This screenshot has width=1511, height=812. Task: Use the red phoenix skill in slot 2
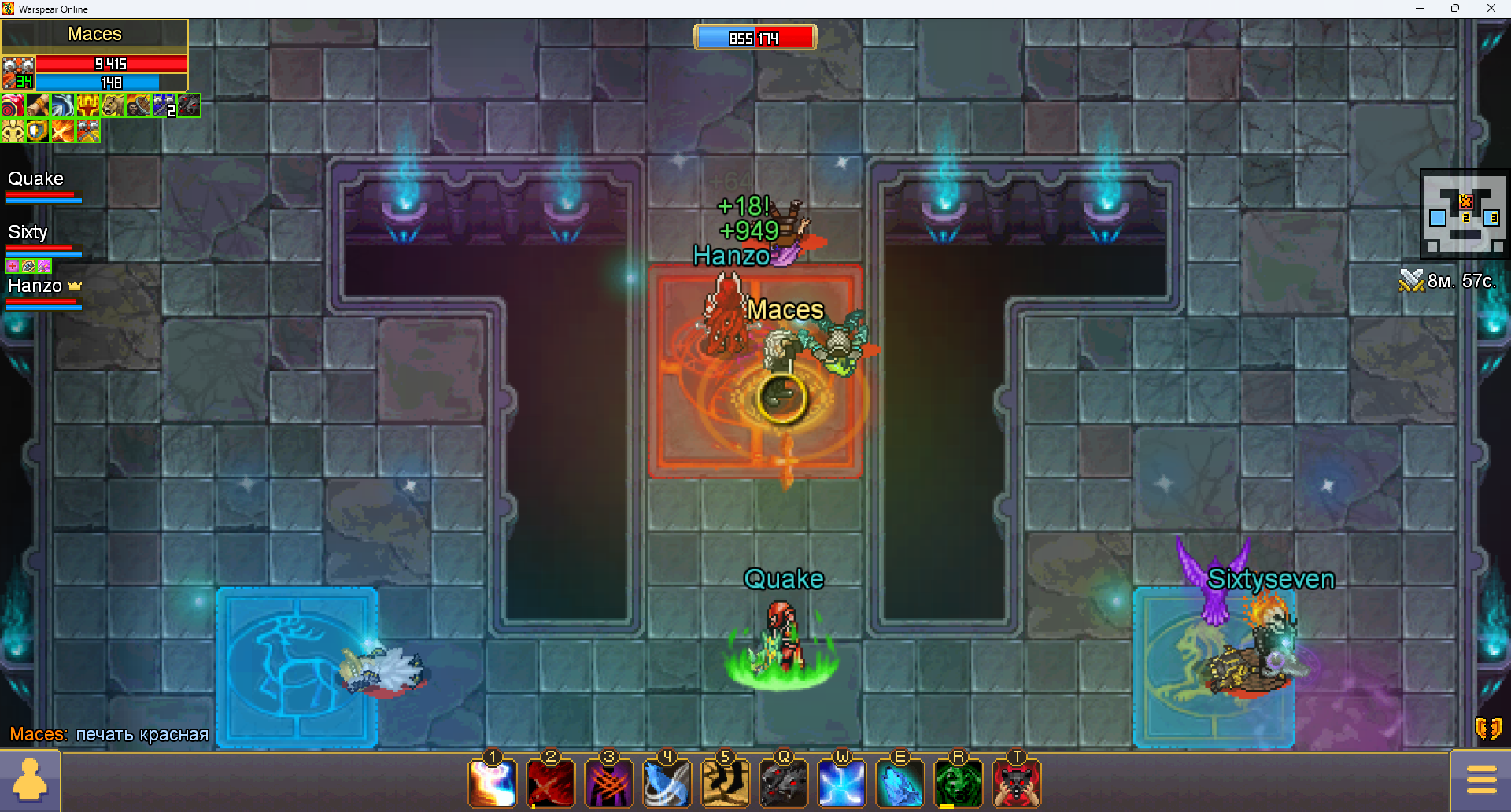pos(551,784)
